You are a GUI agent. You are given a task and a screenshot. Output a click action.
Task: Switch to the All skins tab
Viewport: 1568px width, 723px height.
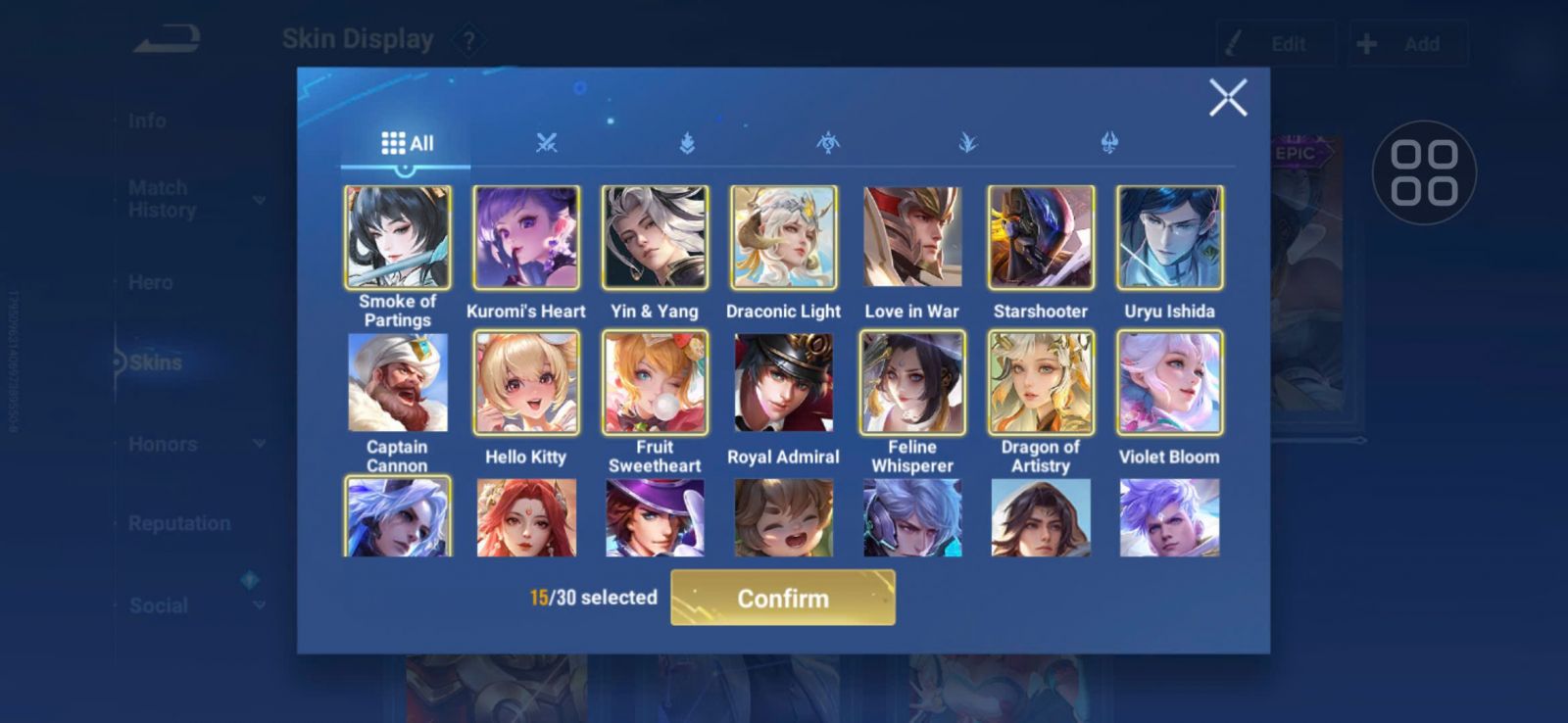click(407, 143)
